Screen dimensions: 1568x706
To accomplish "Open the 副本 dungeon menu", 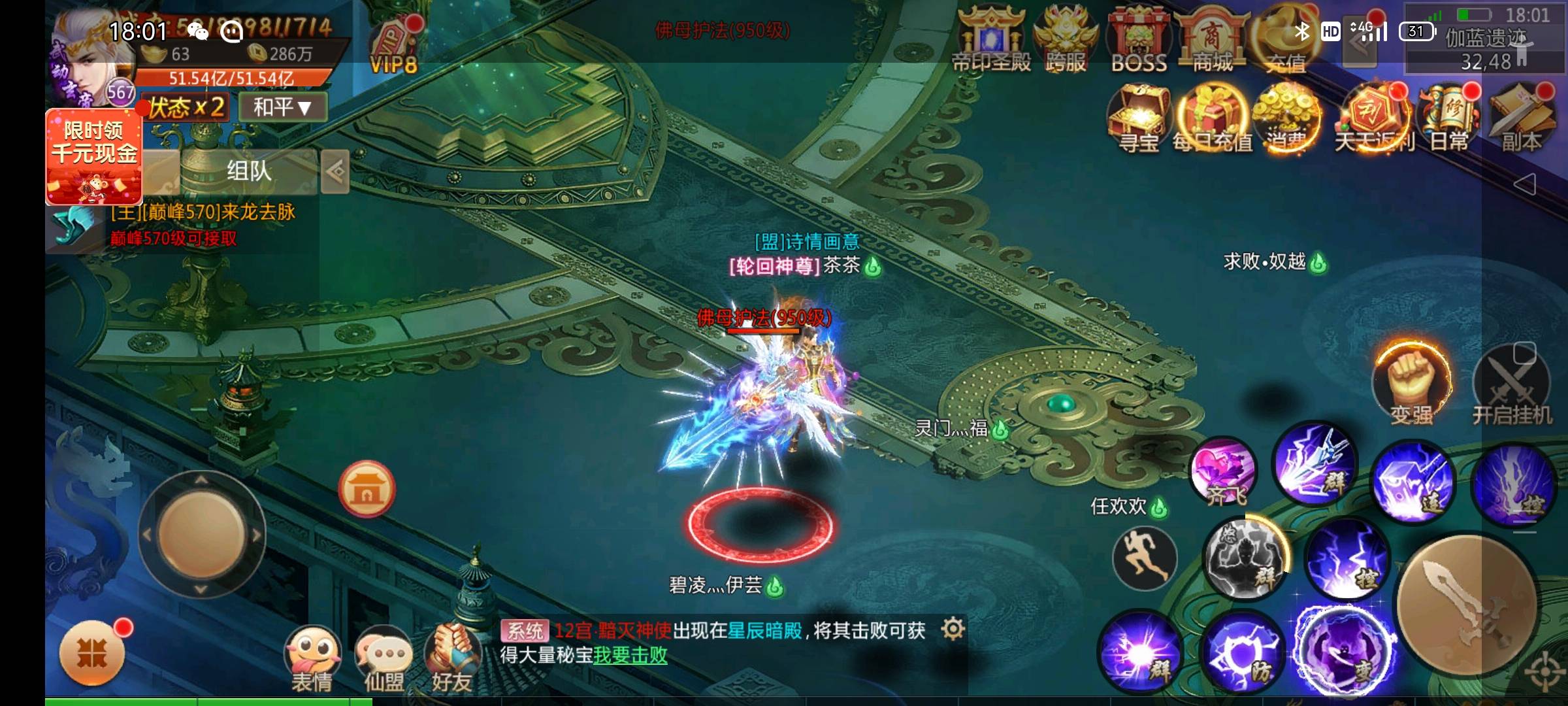I will [1522, 118].
